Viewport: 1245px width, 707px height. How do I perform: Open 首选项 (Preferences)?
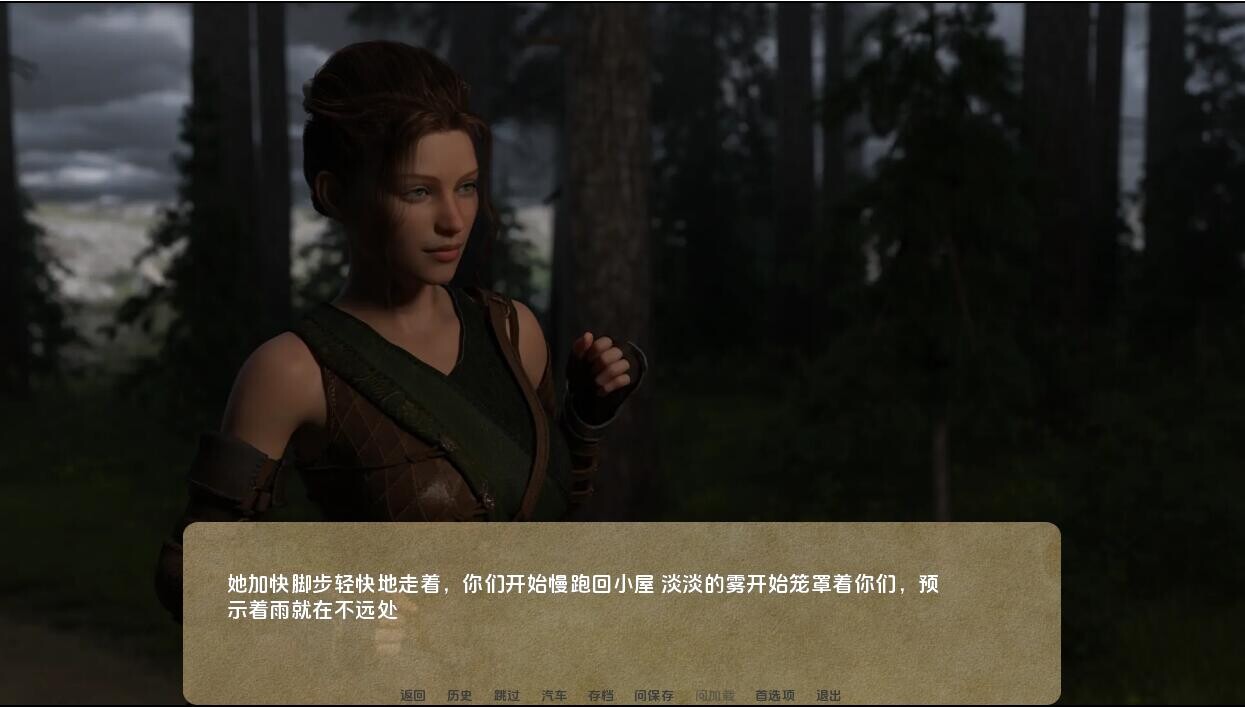pos(775,696)
